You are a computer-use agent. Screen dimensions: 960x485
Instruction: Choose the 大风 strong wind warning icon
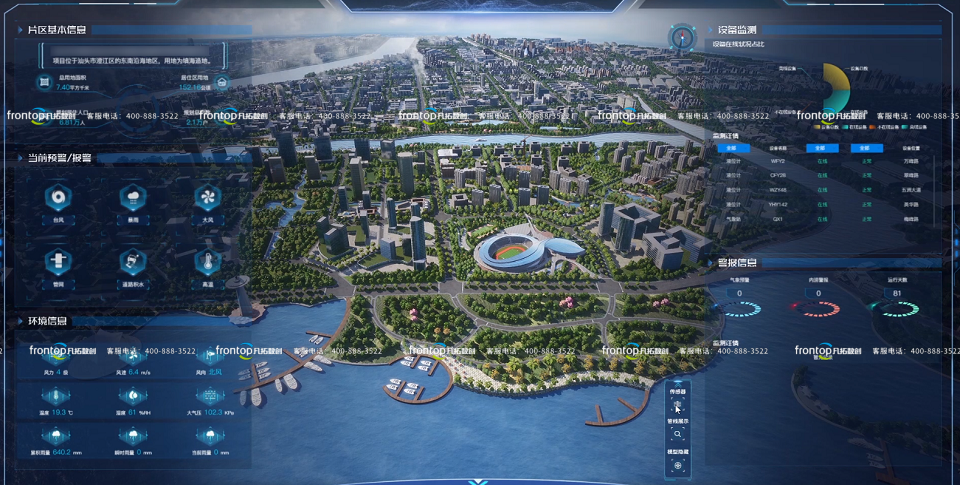pyautogui.click(x=207, y=196)
